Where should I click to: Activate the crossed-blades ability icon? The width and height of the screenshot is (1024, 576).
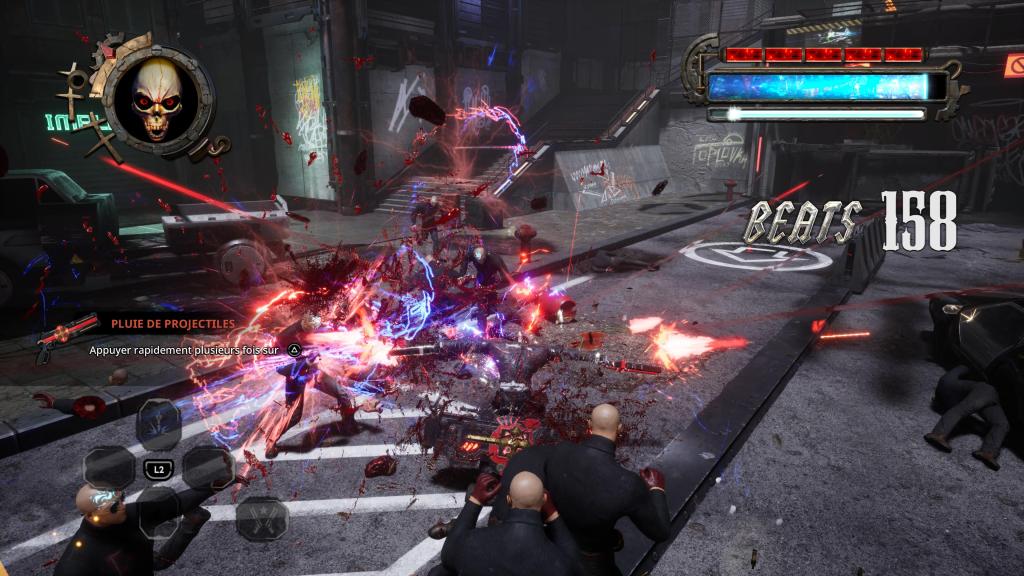tap(261, 518)
